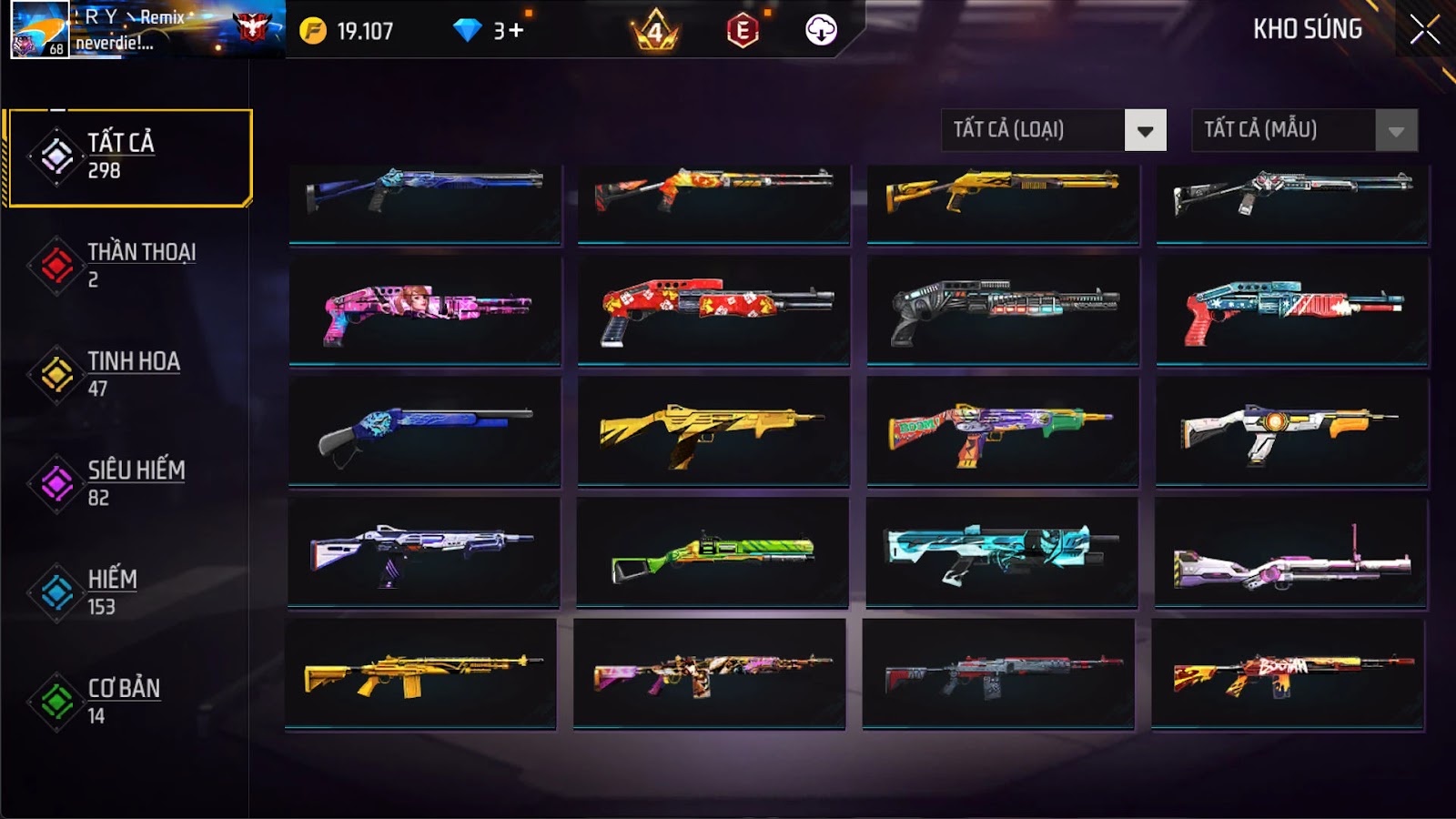
Task: Filter by the Hiếm rarity tab
Action: pyautogui.click(x=127, y=592)
